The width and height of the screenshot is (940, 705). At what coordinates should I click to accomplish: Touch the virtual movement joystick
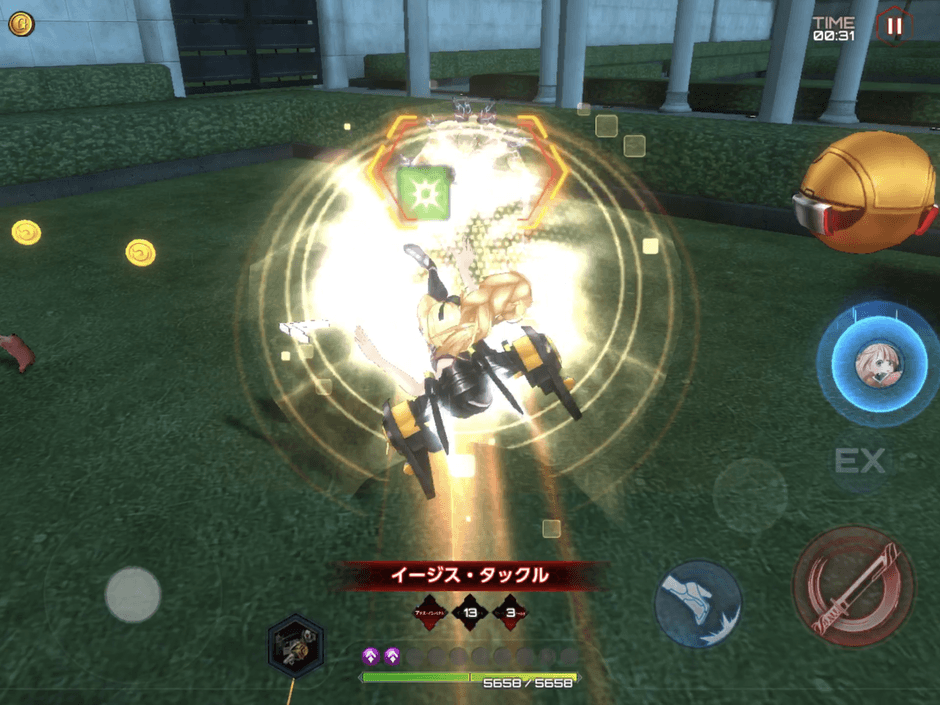click(133, 595)
